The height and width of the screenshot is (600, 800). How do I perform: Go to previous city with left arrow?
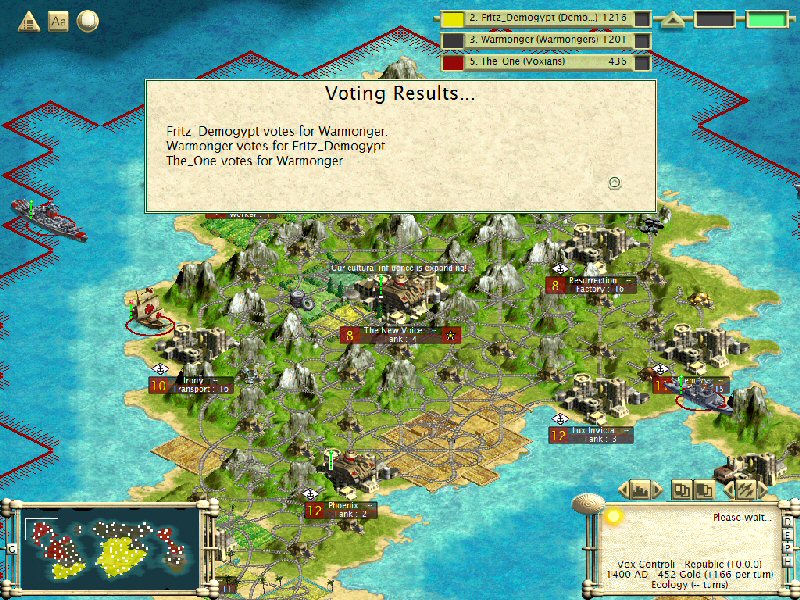[x=622, y=489]
